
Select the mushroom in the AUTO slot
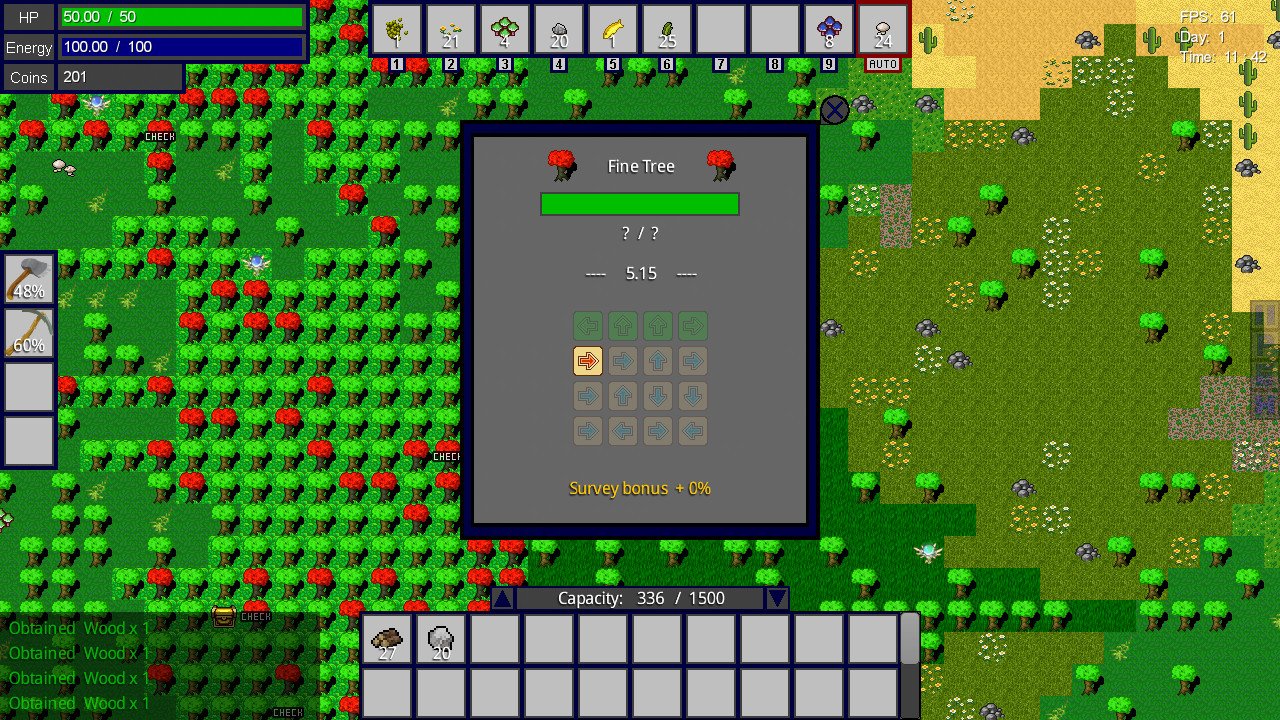point(882,27)
